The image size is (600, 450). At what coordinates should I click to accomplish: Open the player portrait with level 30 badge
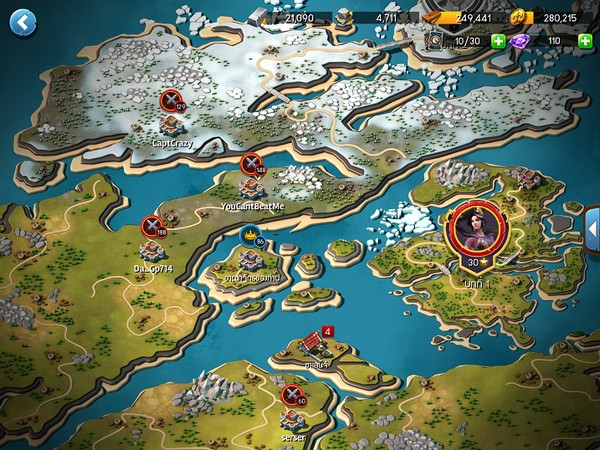[474, 228]
